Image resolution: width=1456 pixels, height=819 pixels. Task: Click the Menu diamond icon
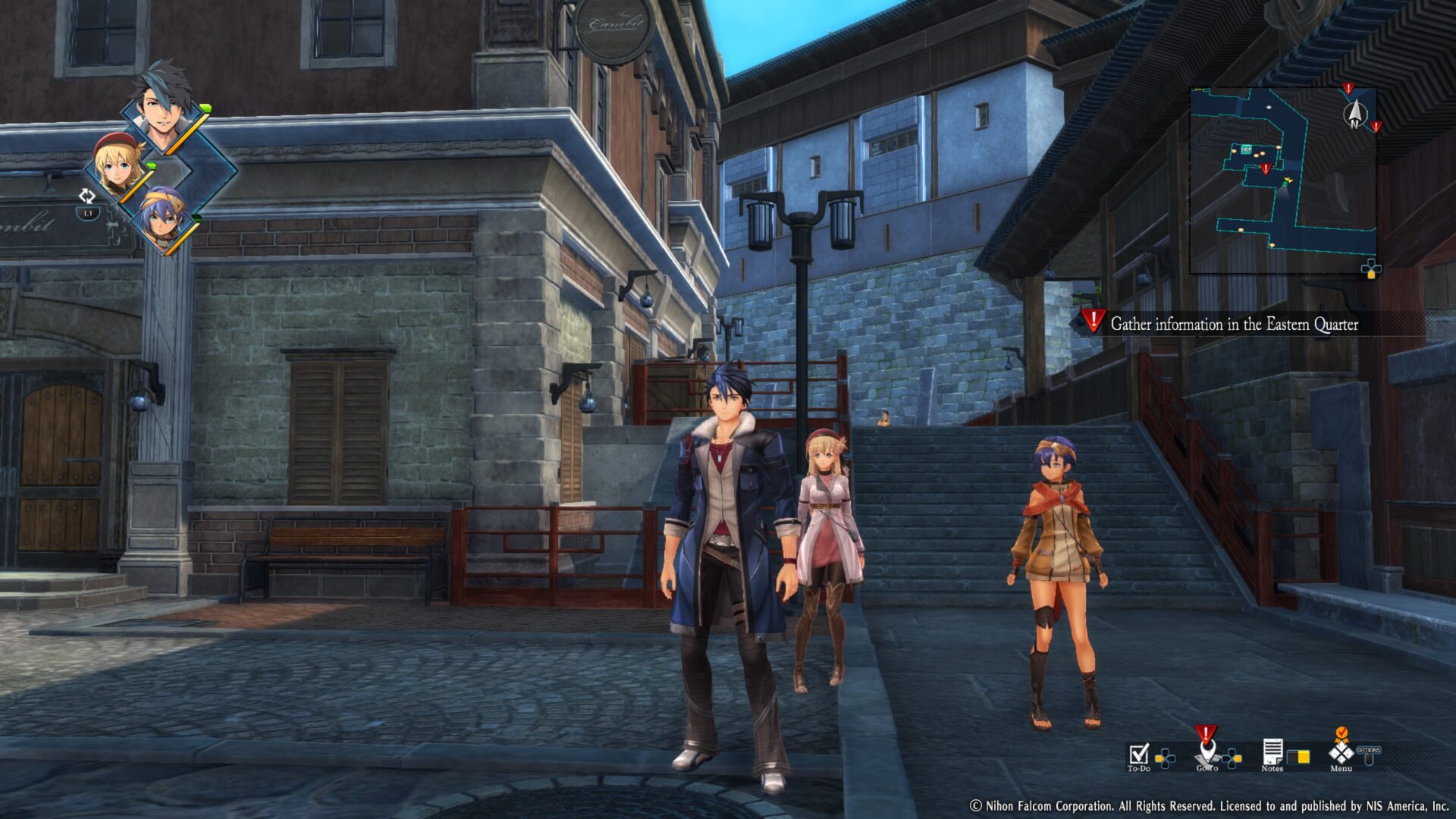click(x=1340, y=752)
